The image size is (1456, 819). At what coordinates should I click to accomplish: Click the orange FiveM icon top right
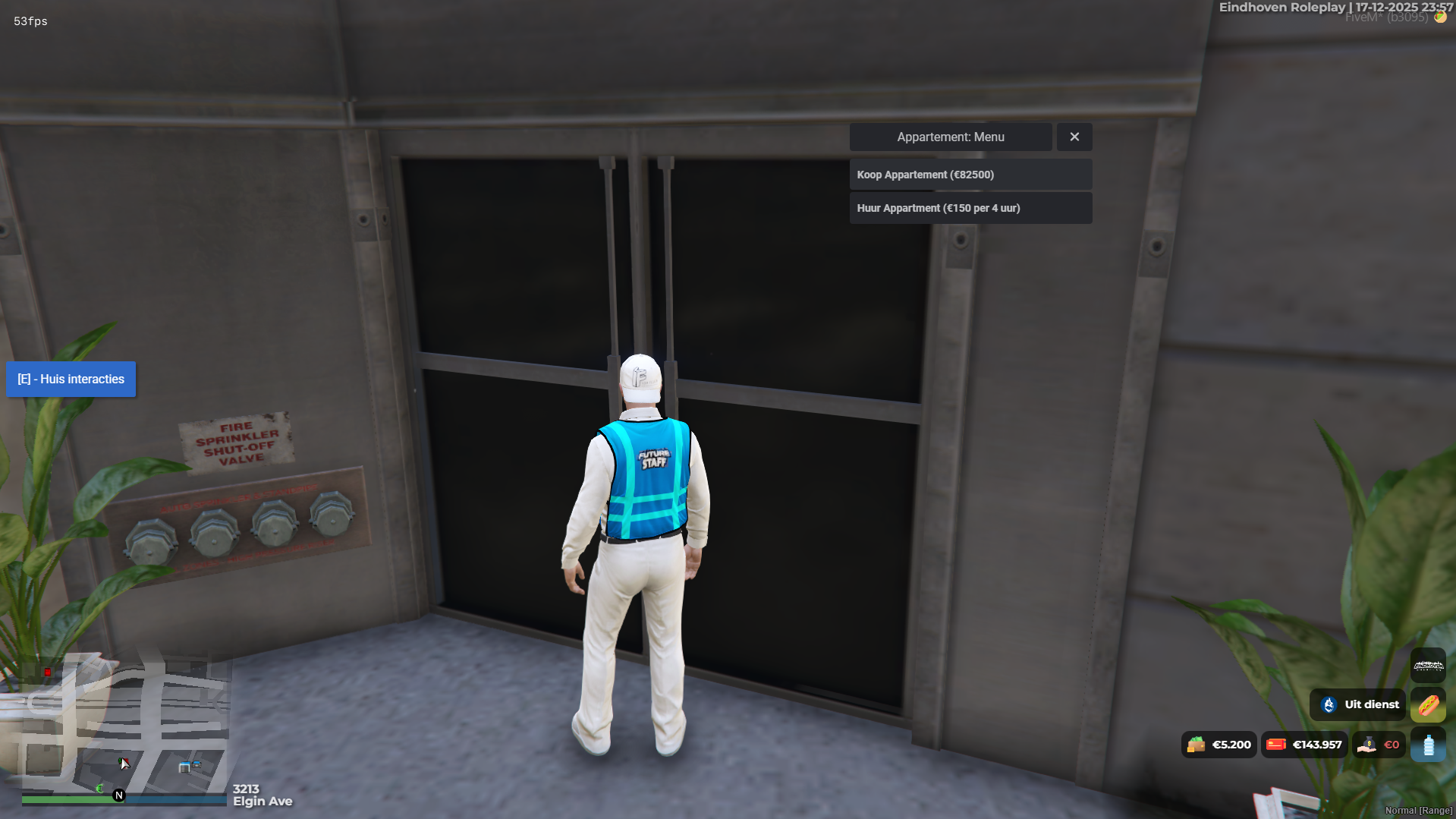(1440, 16)
